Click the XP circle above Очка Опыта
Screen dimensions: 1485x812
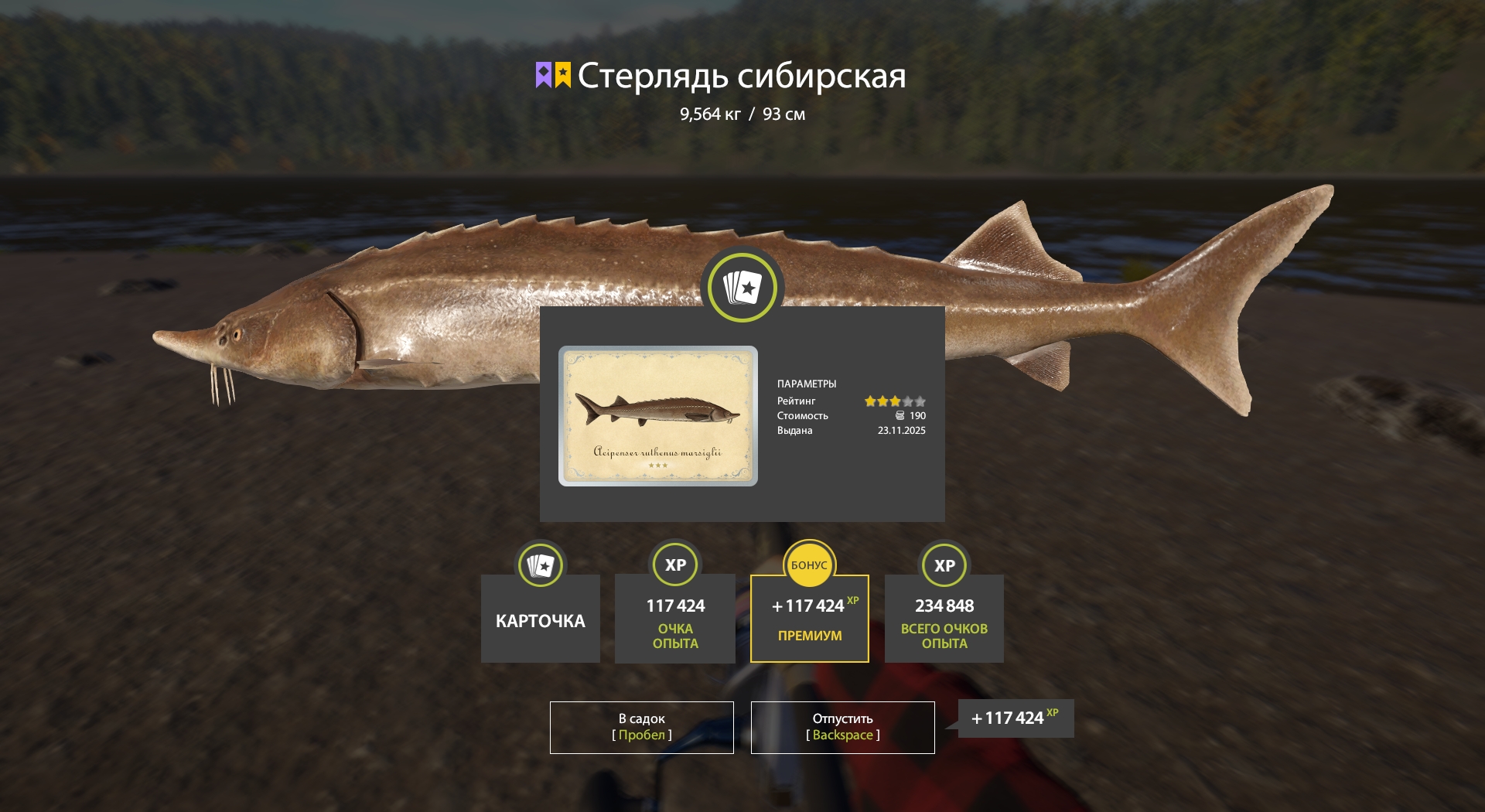[x=674, y=565]
